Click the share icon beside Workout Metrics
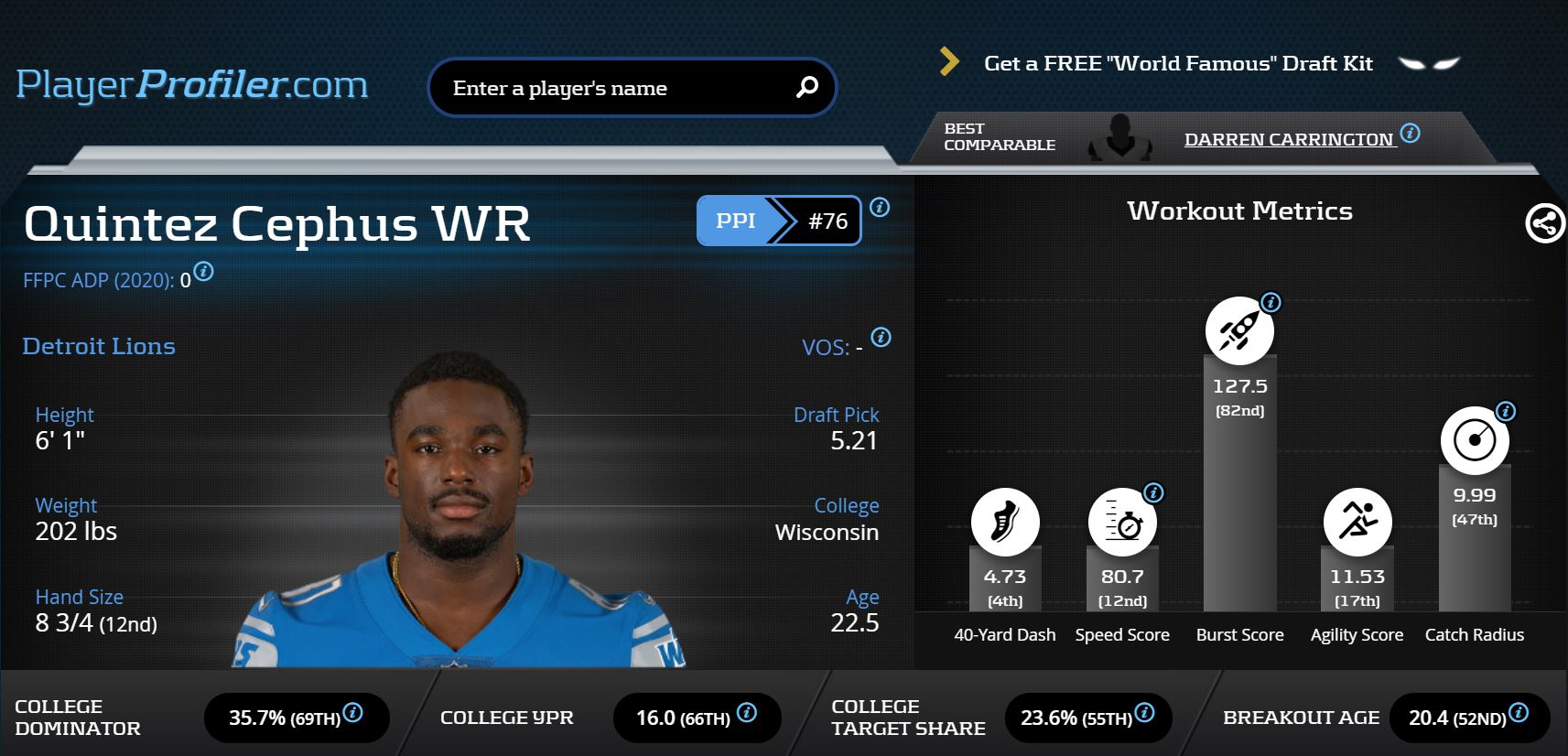 1544,223
